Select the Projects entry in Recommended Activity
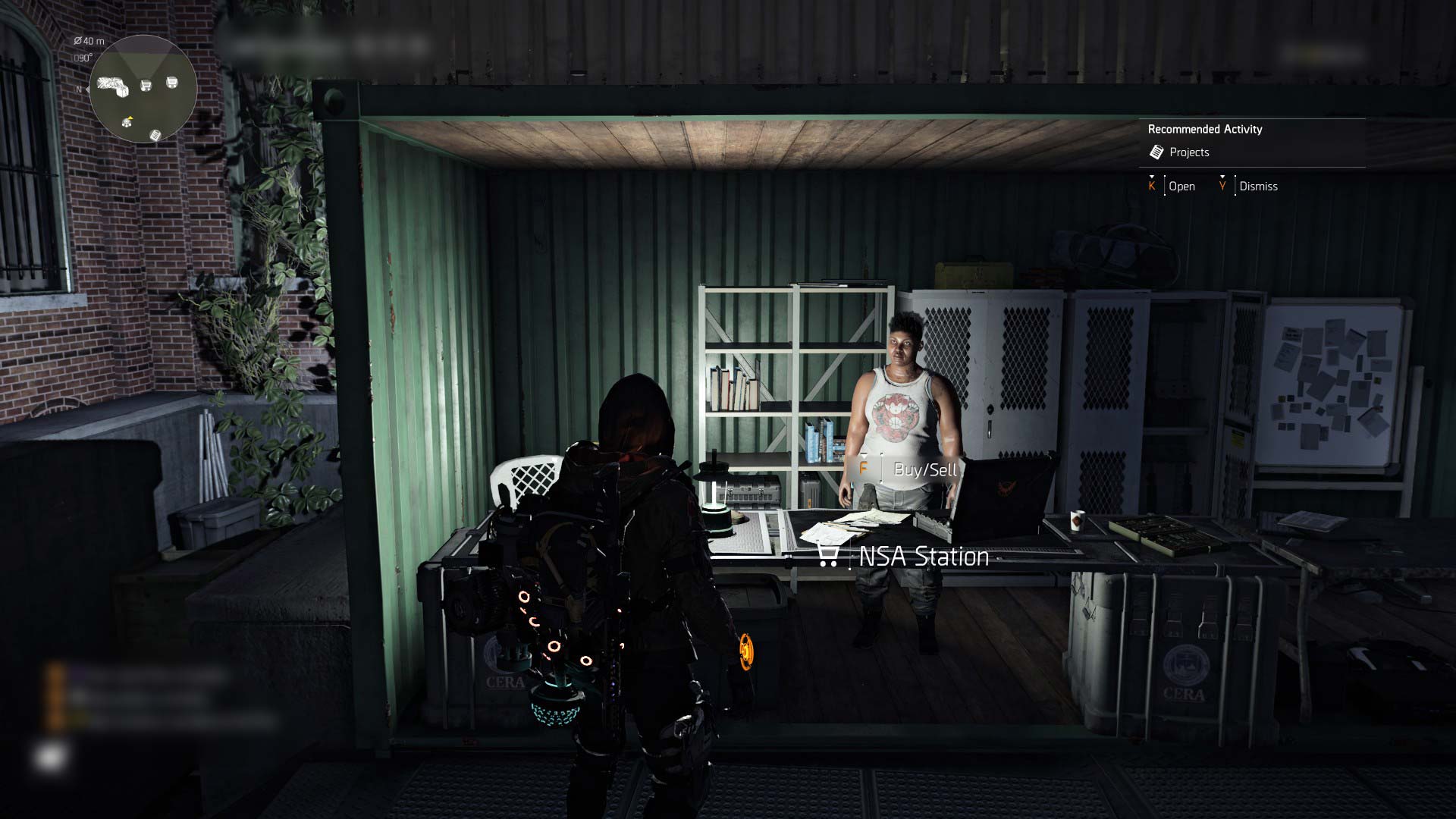This screenshot has width=1456, height=819. [x=1190, y=152]
